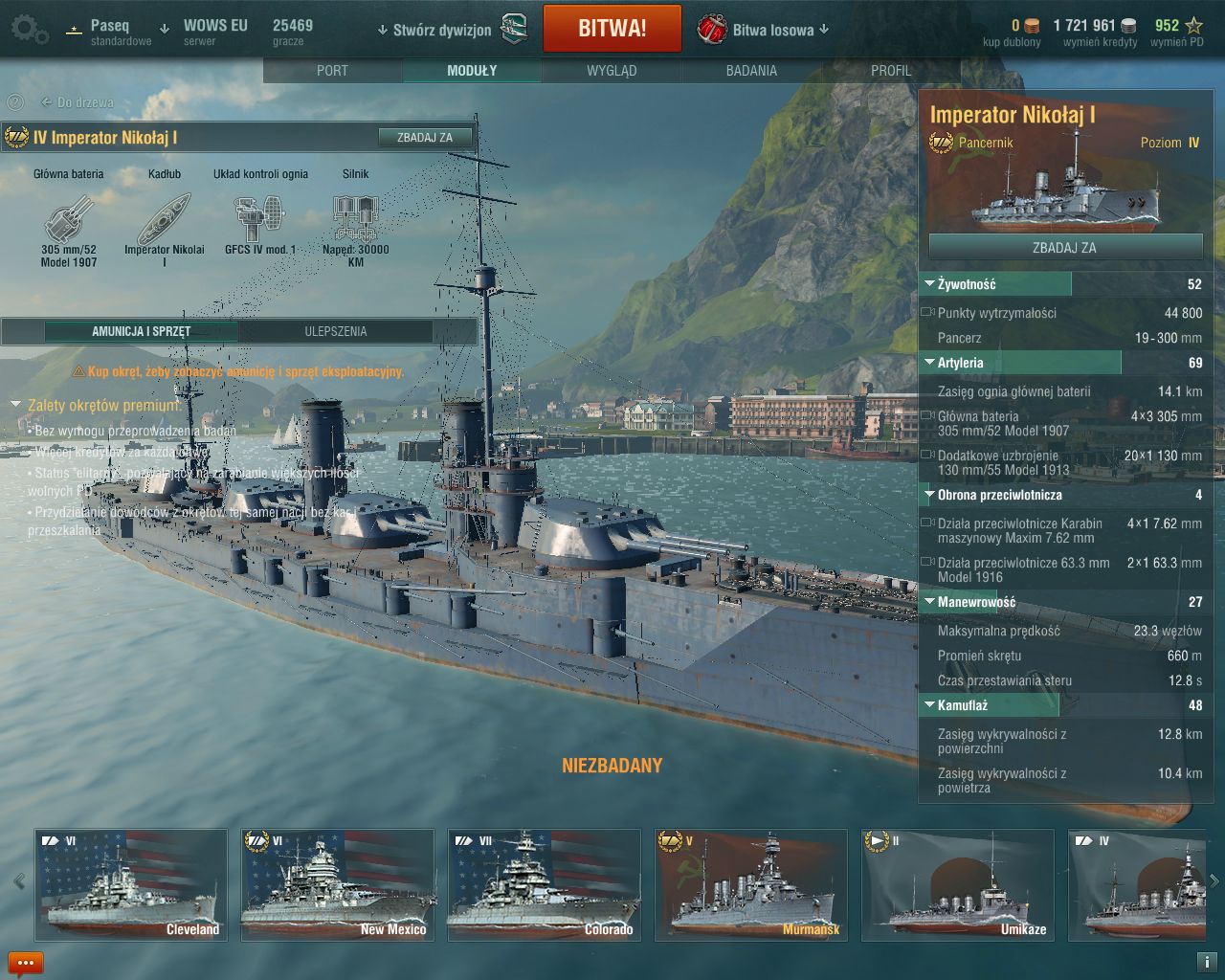
Task: Collapse the Artyleria stats section
Action: click(x=929, y=363)
